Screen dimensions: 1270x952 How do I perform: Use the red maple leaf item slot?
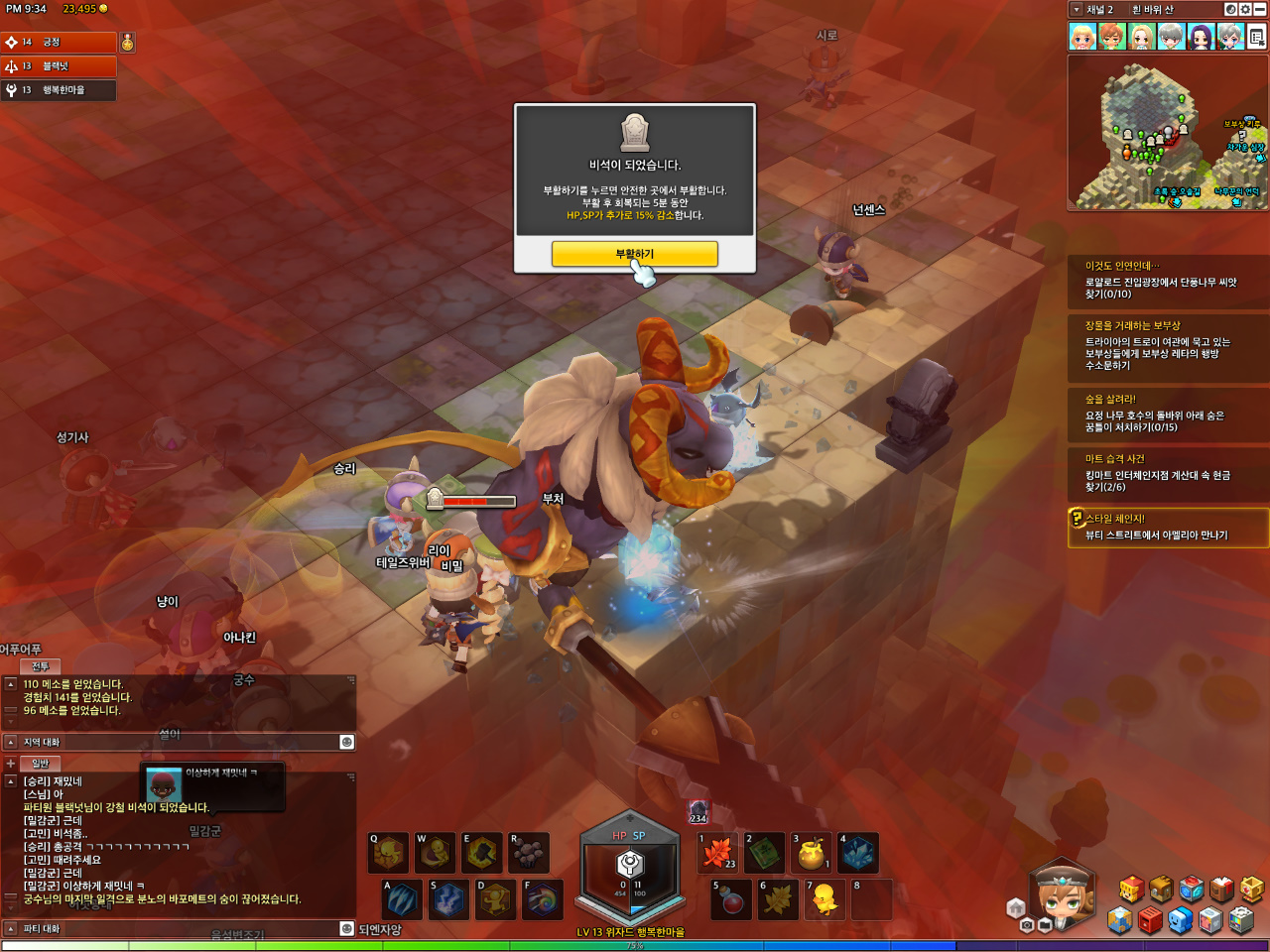[717, 852]
